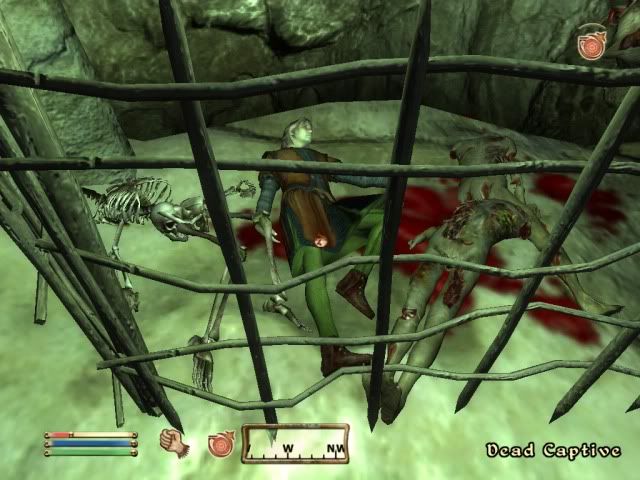Click the hand-to-hand fist weapon icon
Screen dimensions: 640x480
click(175, 442)
